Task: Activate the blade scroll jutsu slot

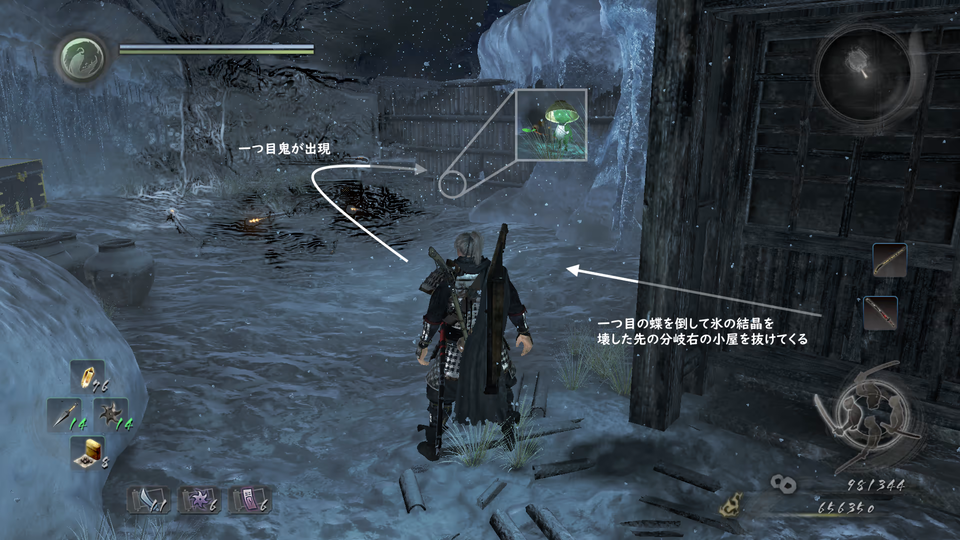Action: coord(145,500)
